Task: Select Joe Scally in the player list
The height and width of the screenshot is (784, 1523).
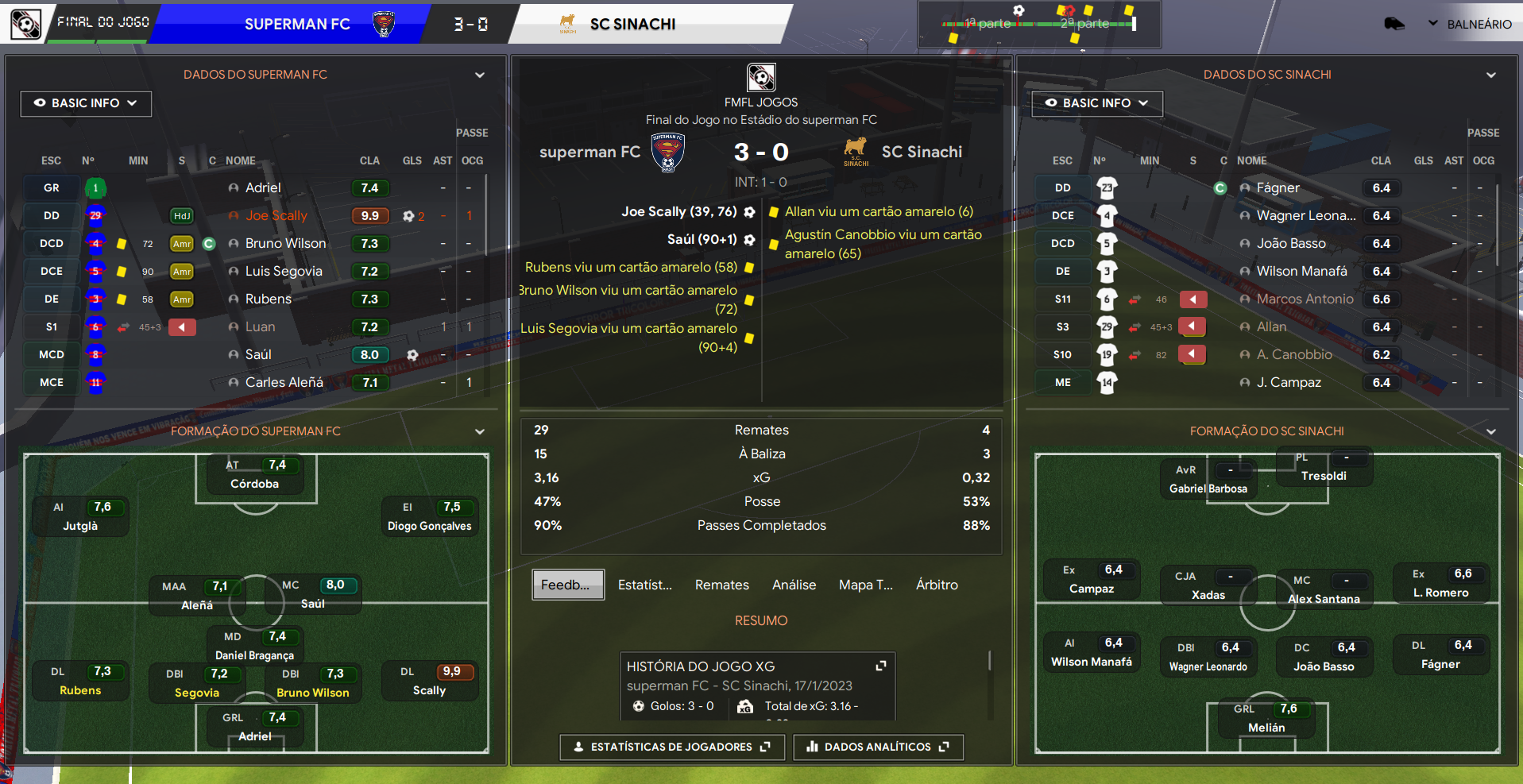Action: pyautogui.click(x=276, y=215)
